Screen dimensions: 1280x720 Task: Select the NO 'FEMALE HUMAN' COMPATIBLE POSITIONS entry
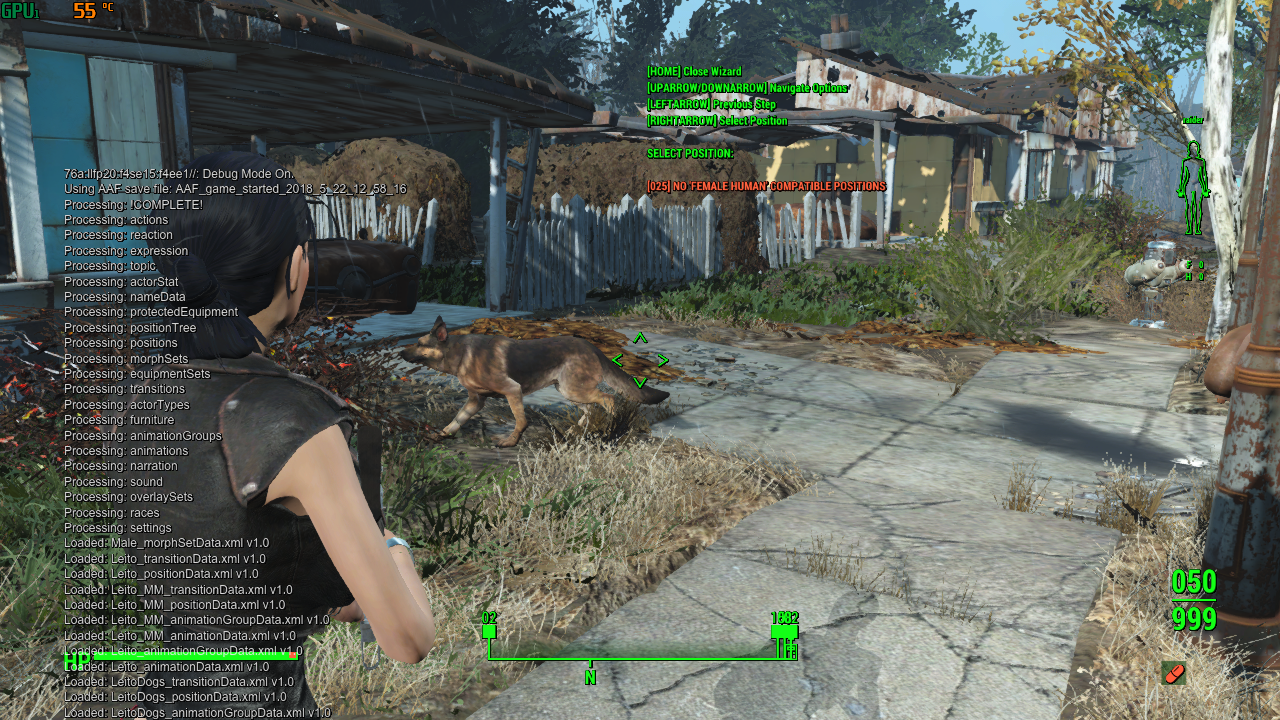pyautogui.click(x=766, y=186)
